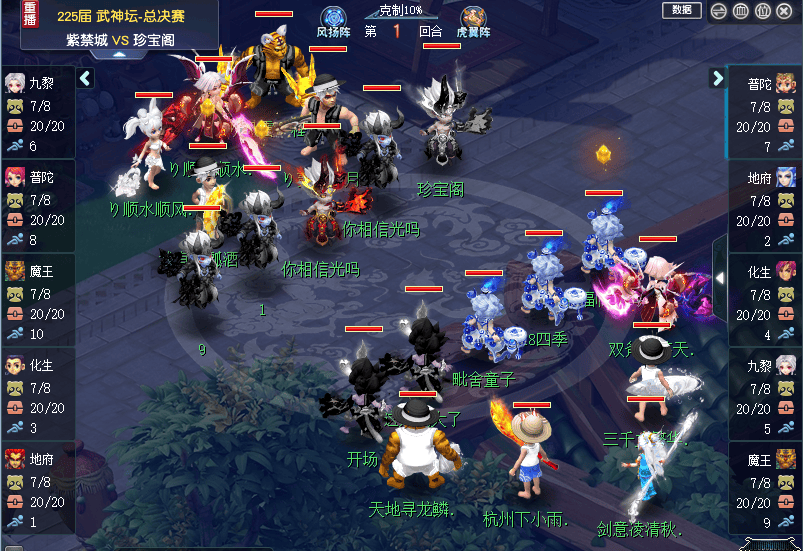Click the swap-arrows view switch icon
This screenshot has height=551, width=803.
[718, 11]
